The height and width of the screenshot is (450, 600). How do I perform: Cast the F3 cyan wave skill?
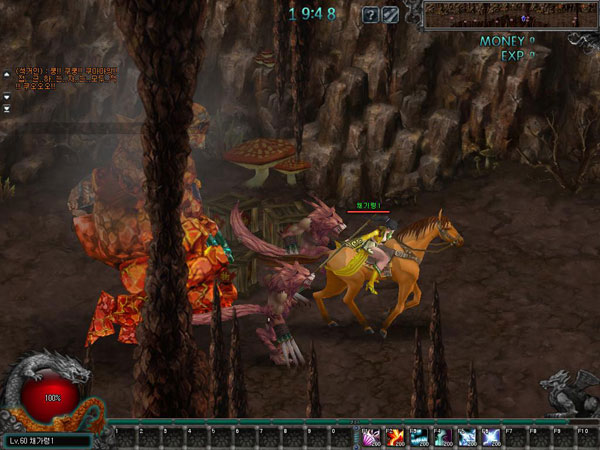tap(417, 436)
